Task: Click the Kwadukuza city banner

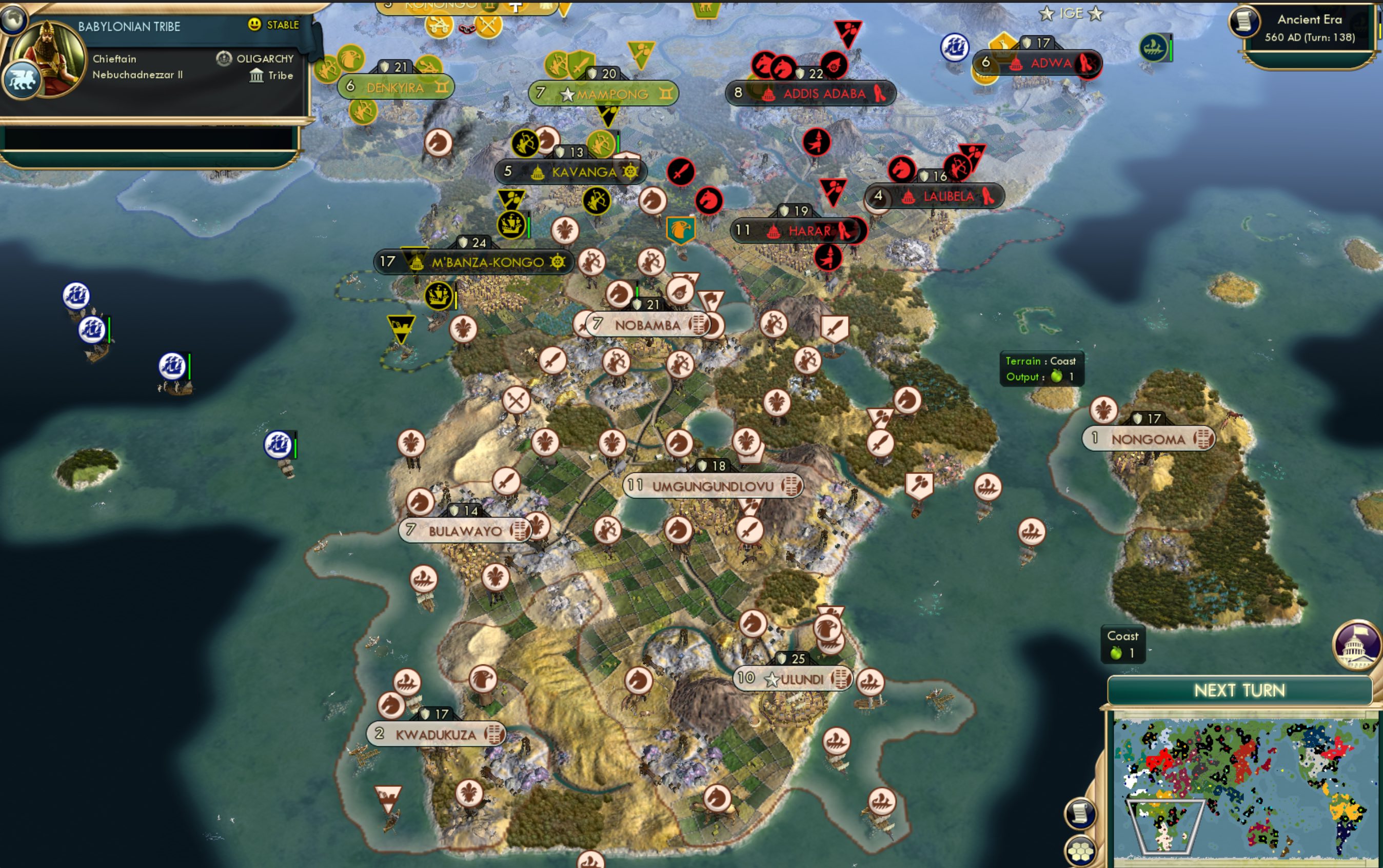Action: (436, 734)
